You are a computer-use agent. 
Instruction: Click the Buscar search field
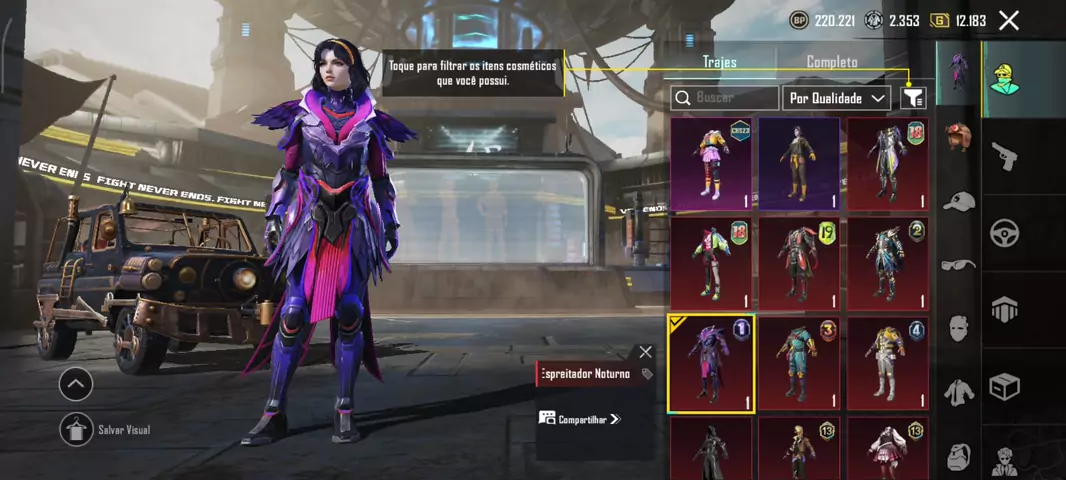pos(725,98)
